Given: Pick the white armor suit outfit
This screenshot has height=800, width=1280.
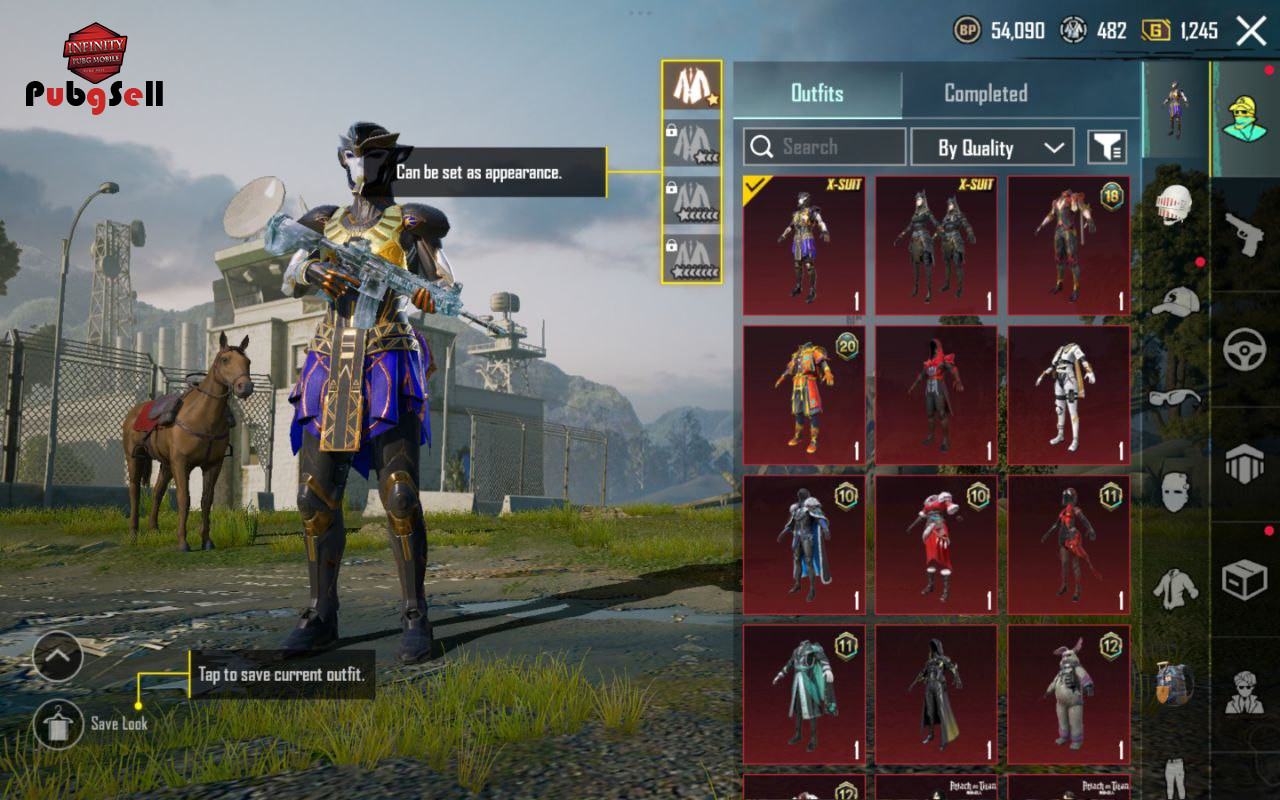Looking at the screenshot, I should 1068,395.
